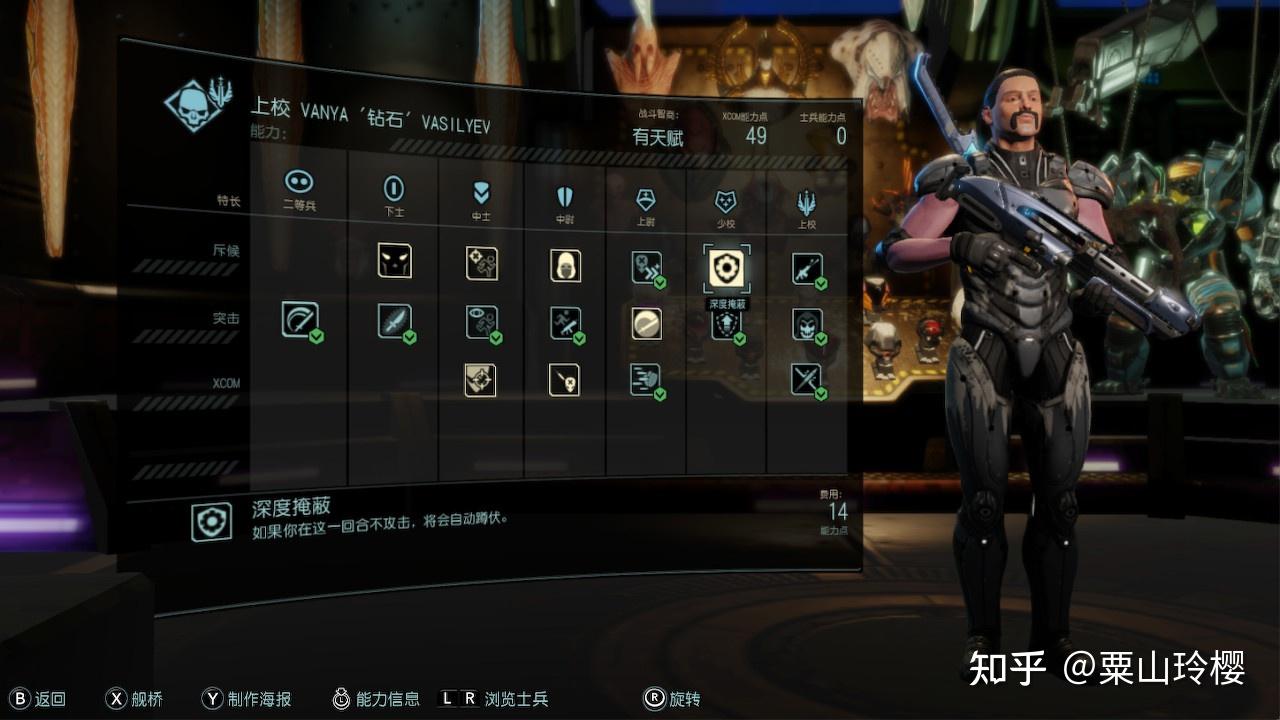1280x720 pixels.
Task: Select the rifle ability icon
Action: click(807, 268)
